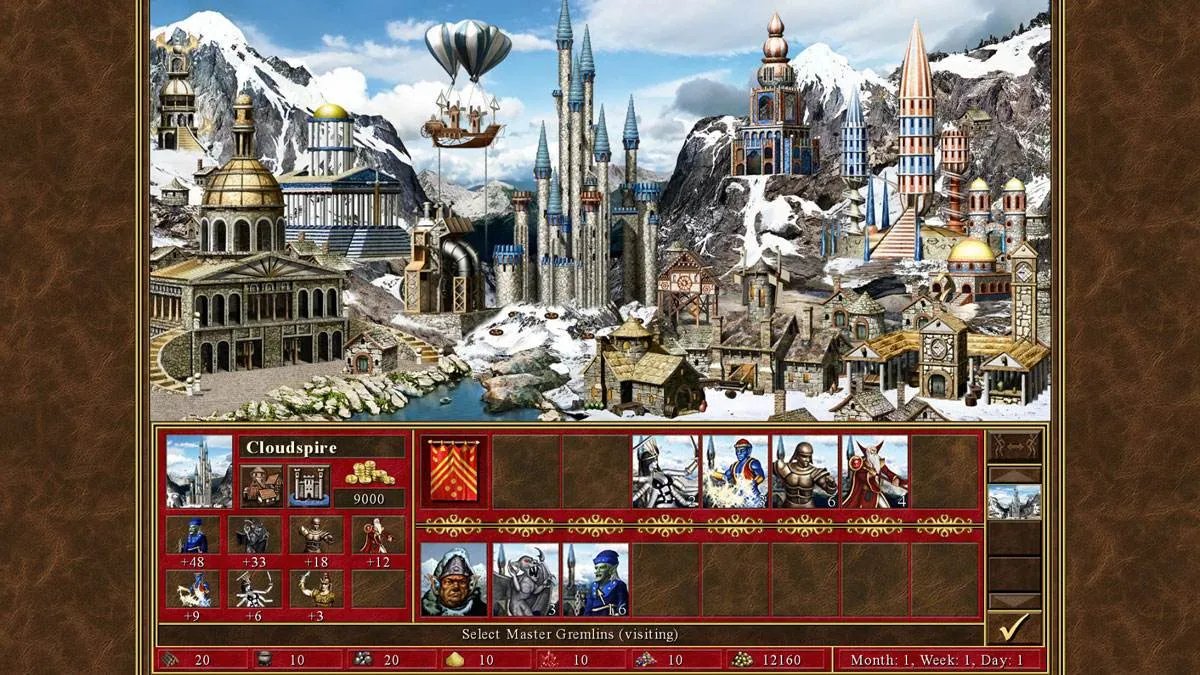Click the gremlin growth icon showing +48

192,535
